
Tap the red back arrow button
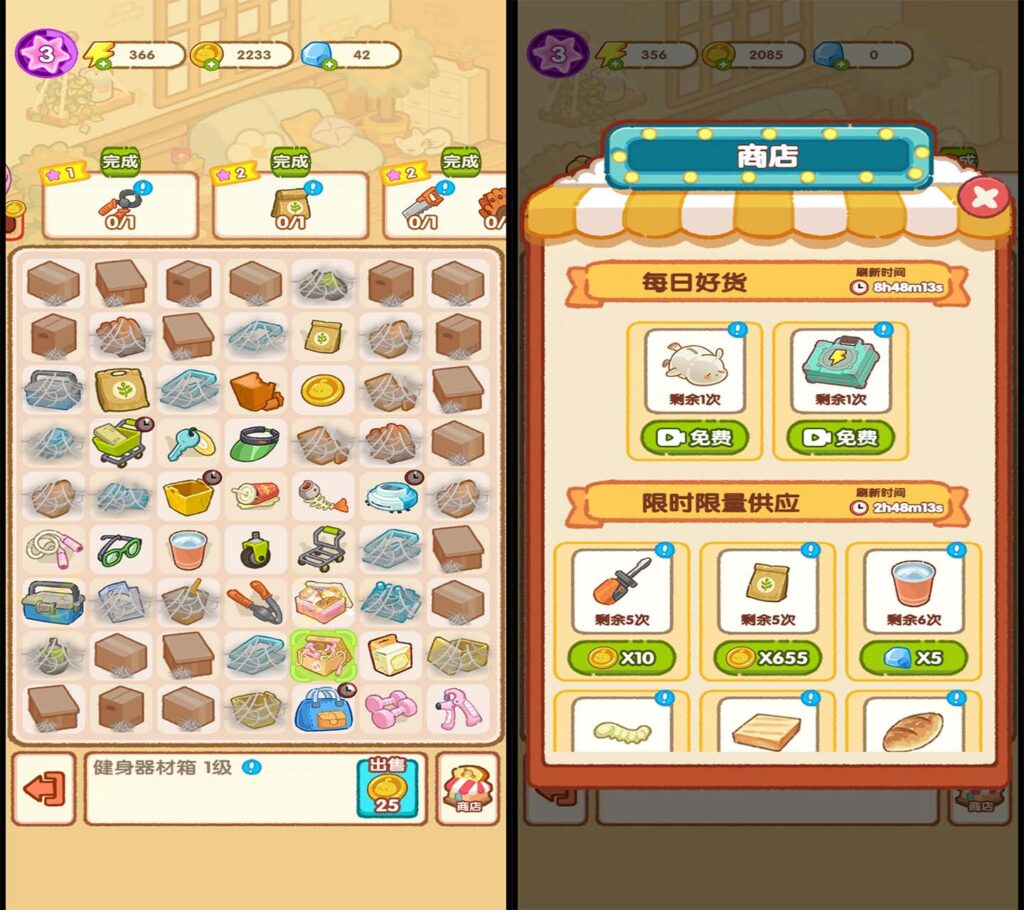click(x=44, y=788)
